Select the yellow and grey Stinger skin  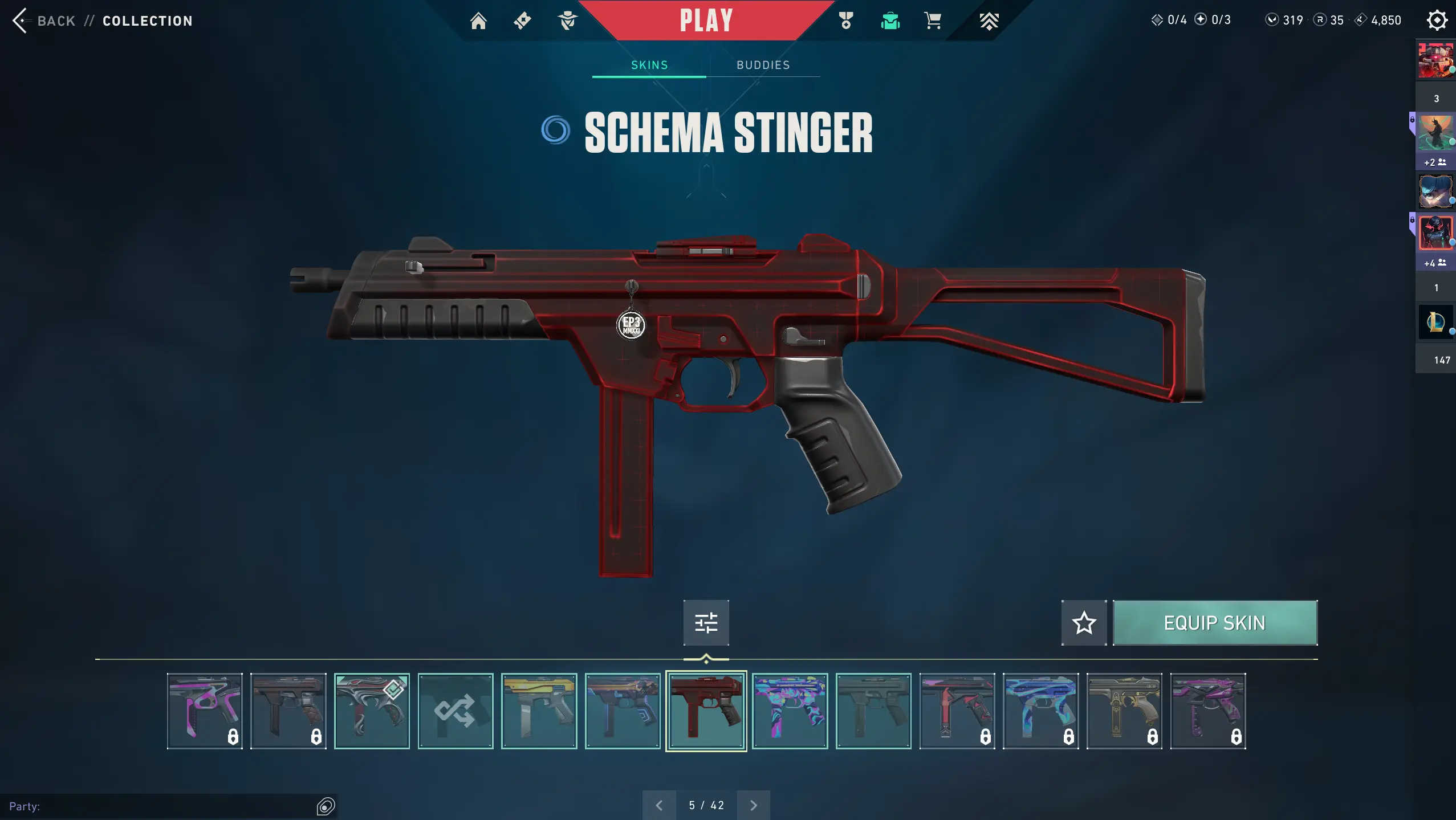tap(539, 711)
